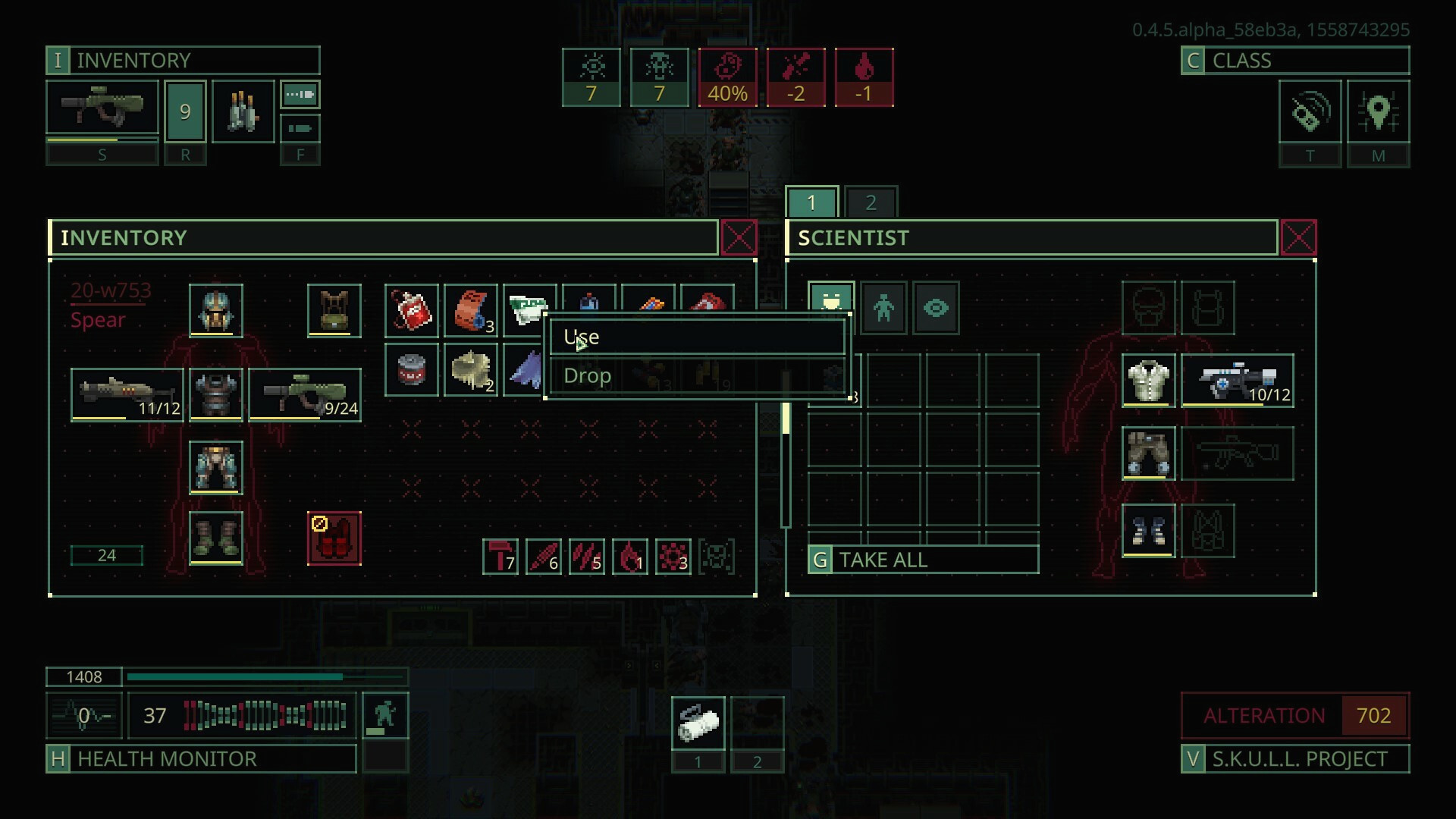1456x819 pixels.
Task: Select the bandage quick slot 1
Action: (698, 723)
